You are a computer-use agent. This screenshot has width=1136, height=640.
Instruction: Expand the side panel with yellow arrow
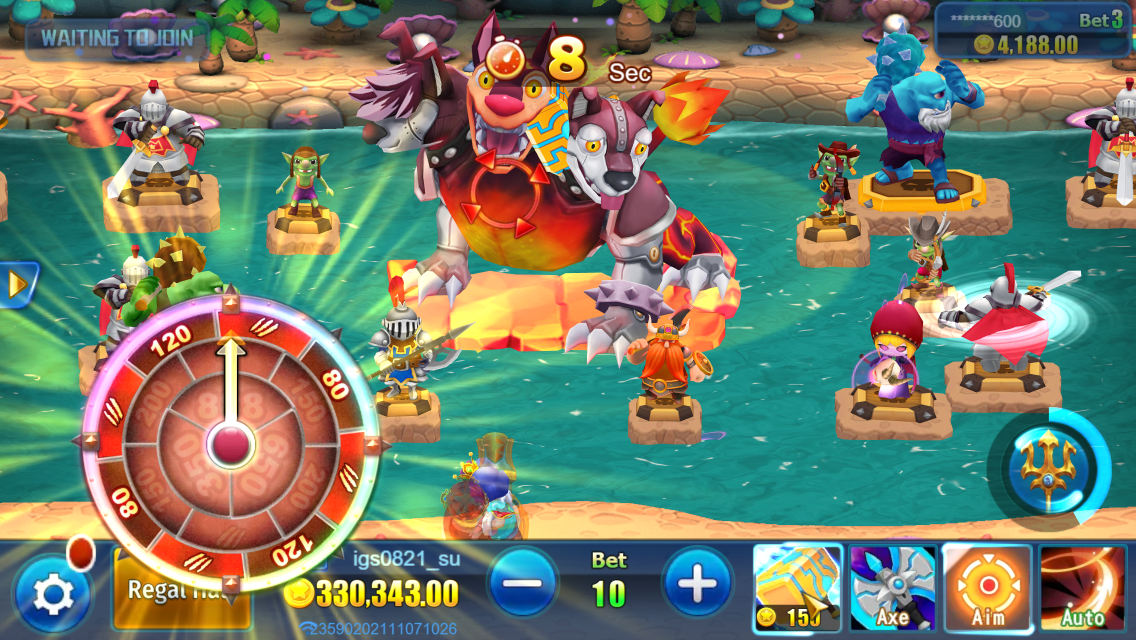pos(17,286)
